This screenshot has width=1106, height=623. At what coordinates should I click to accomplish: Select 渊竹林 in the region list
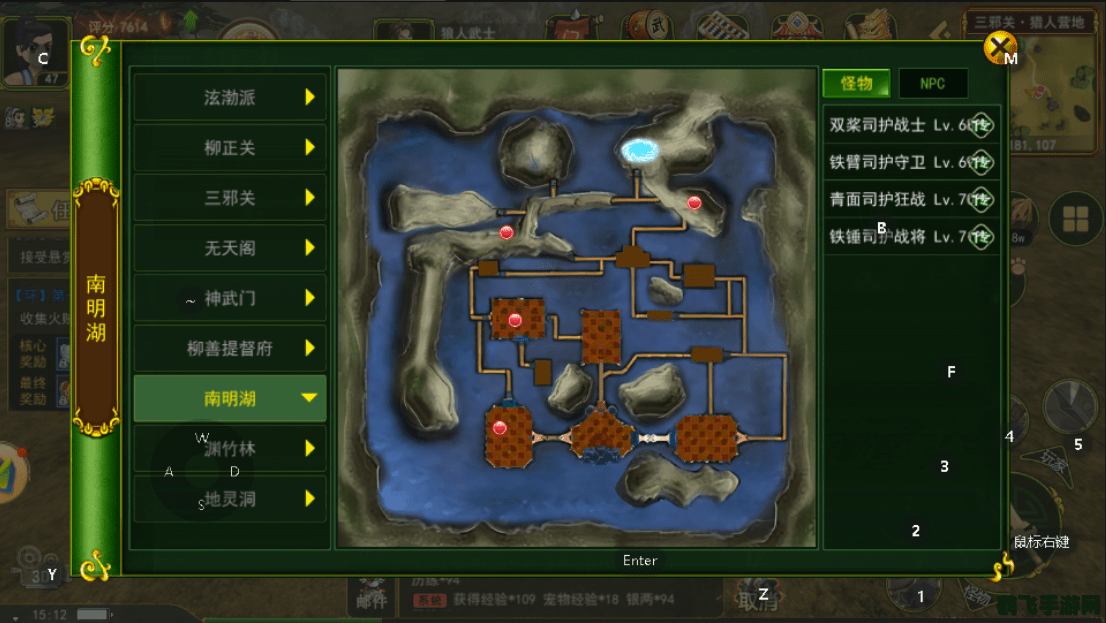click(x=231, y=448)
